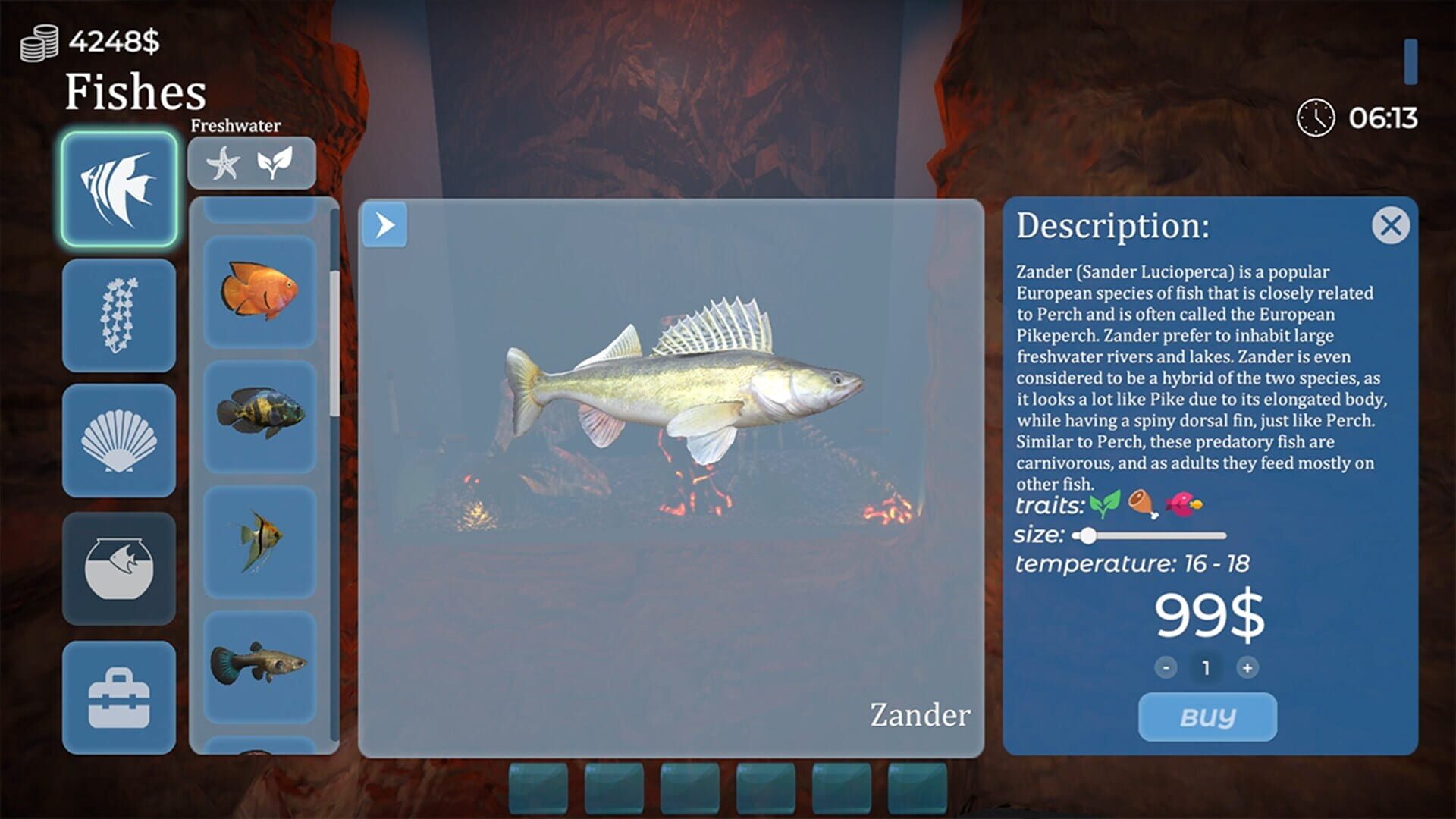This screenshot has width=1456, height=819.
Task: Open the fishbowl equipment category
Action: [118, 570]
